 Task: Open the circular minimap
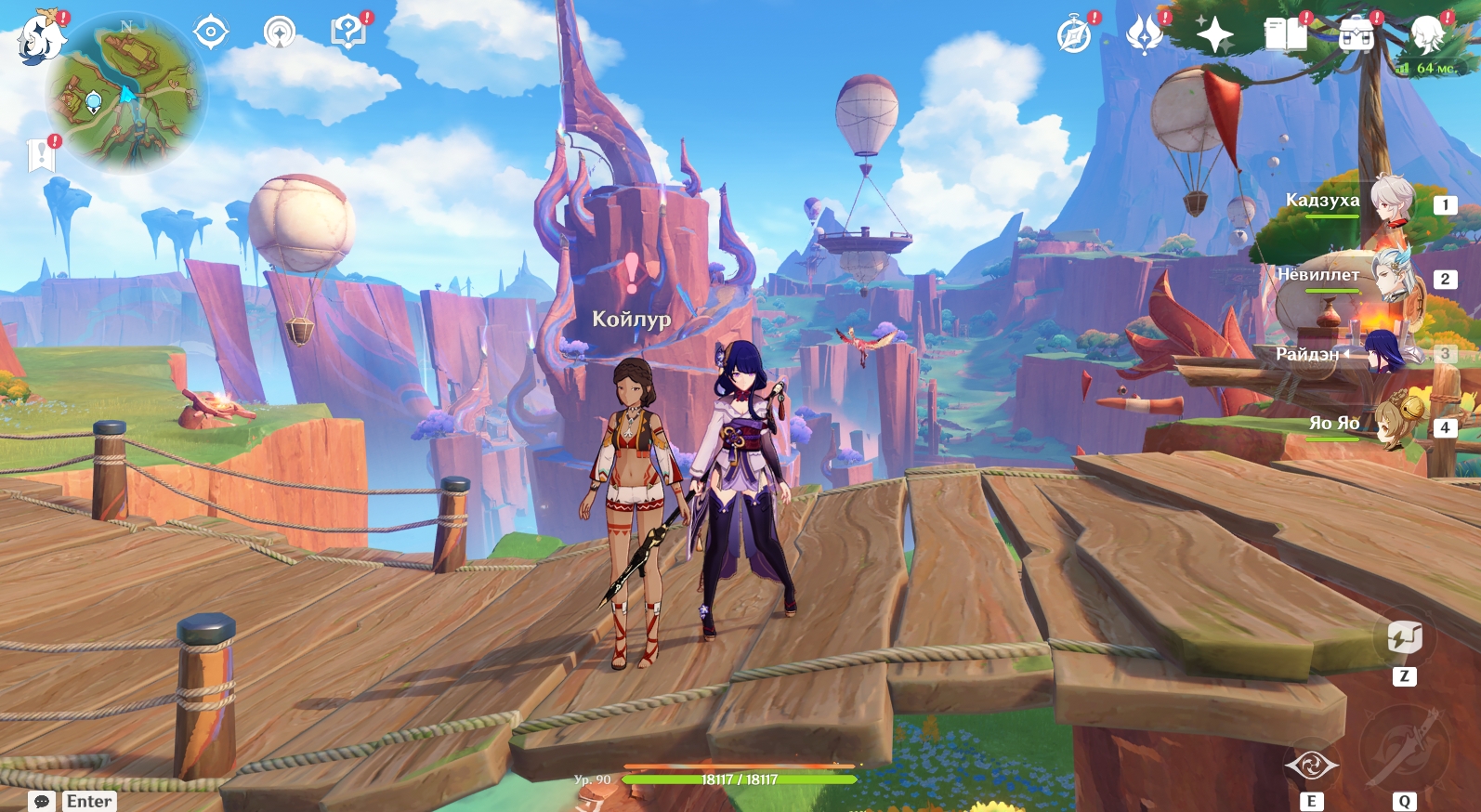(x=127, y=94)
